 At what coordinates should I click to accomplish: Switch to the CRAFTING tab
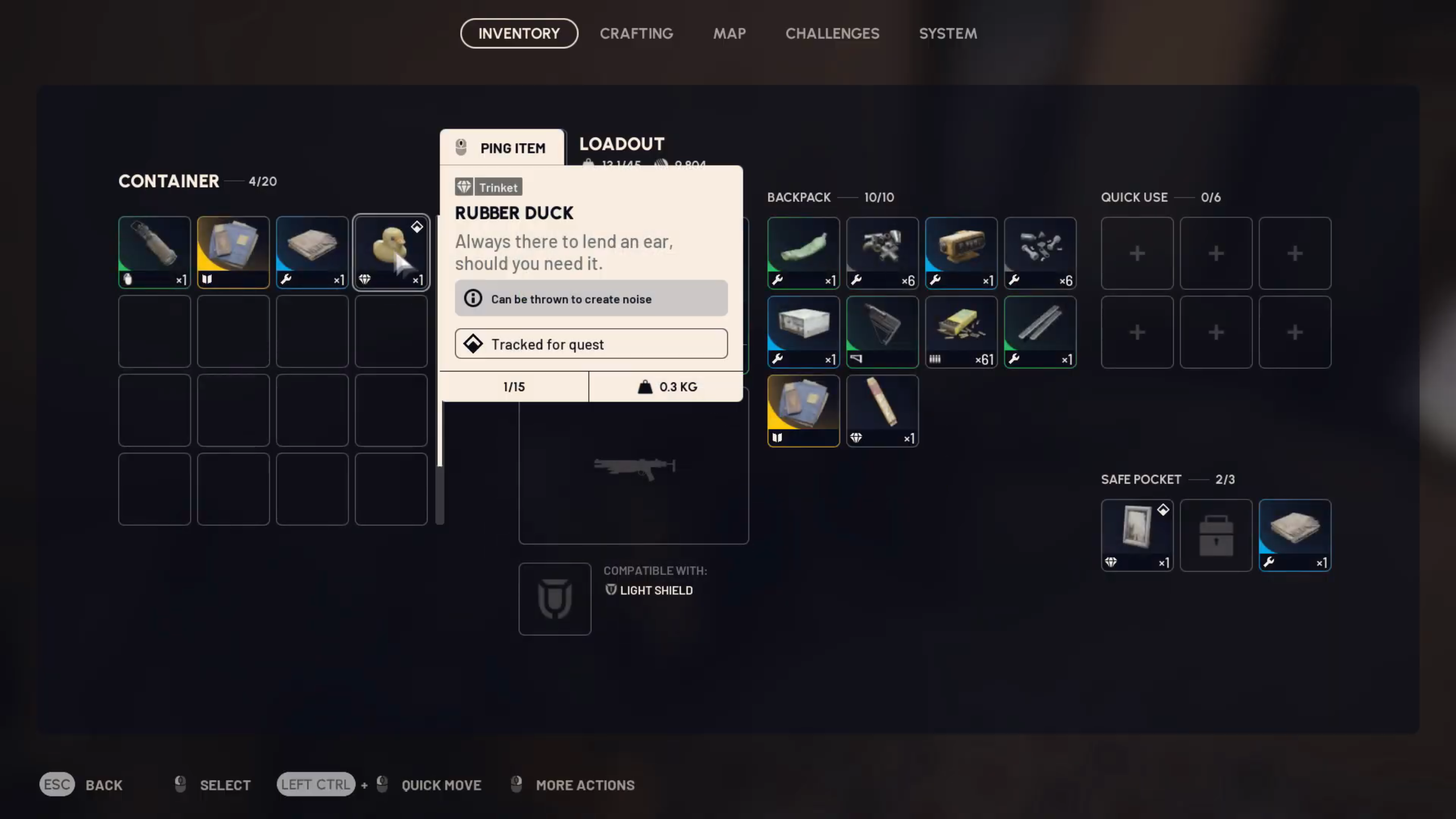[x=636, y=34]
